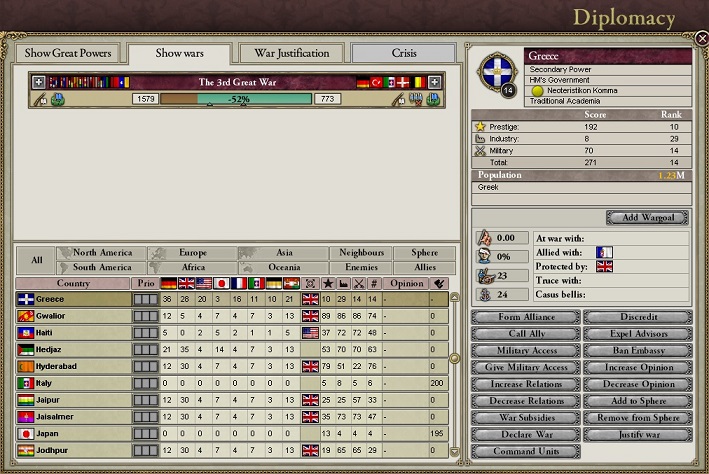Click the Justify war button

click(637, 435)
